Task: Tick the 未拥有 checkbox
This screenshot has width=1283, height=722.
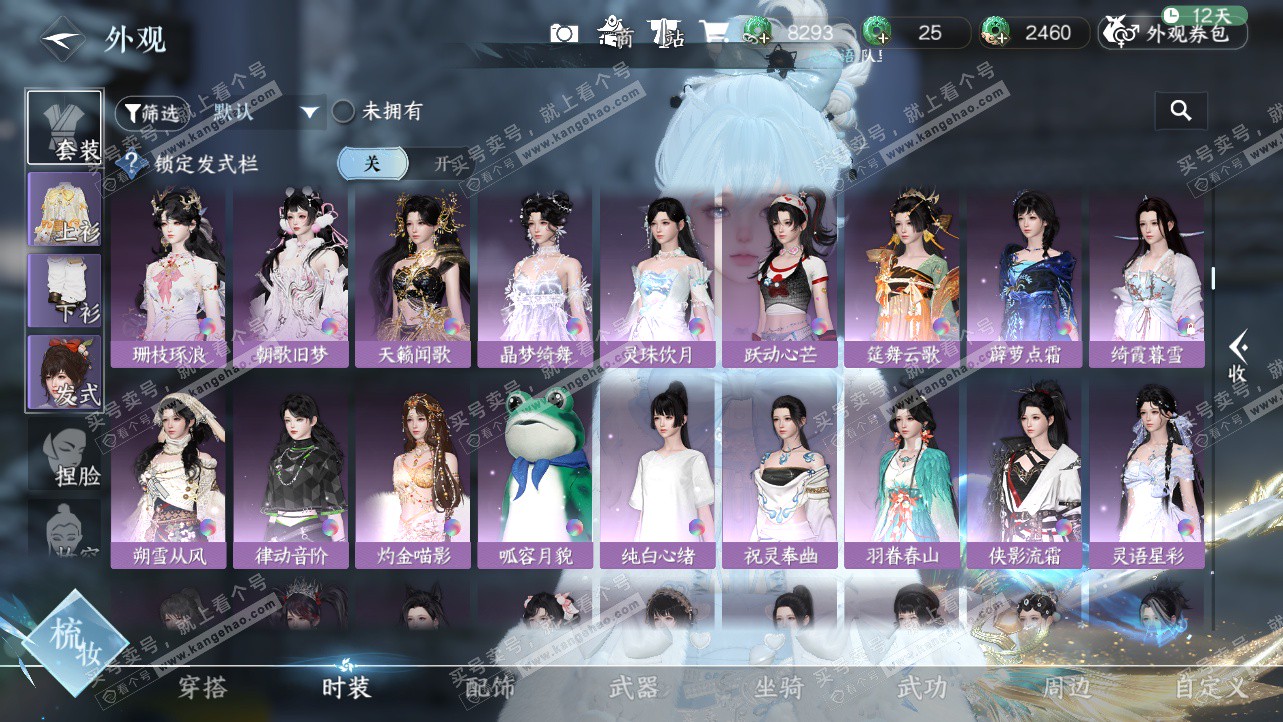Action: 344,111
